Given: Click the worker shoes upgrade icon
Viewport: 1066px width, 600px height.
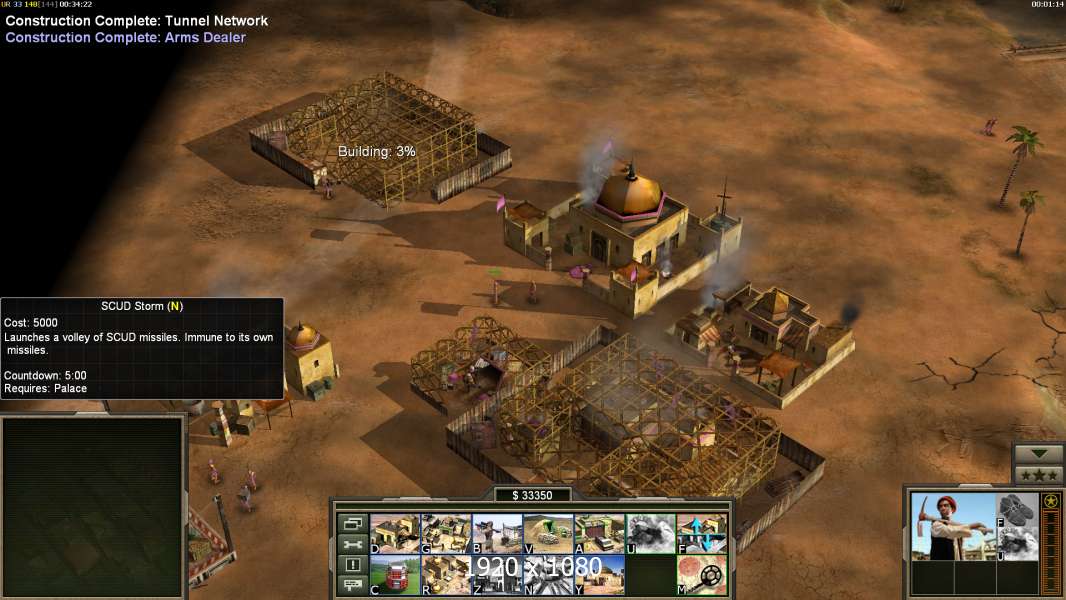Looking at the screenshot, I should 1019,509.
